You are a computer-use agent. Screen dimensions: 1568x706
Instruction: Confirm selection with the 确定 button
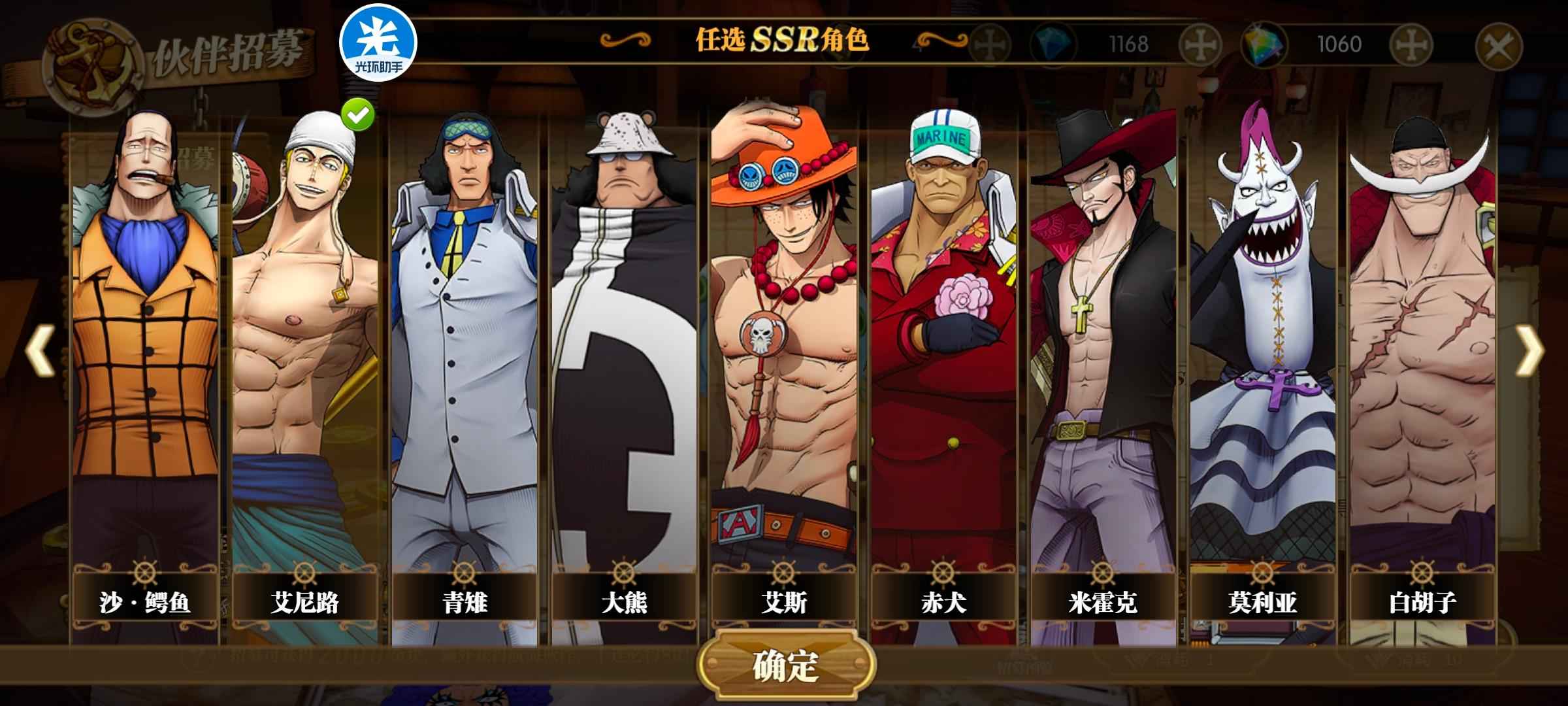coord(786,665)
